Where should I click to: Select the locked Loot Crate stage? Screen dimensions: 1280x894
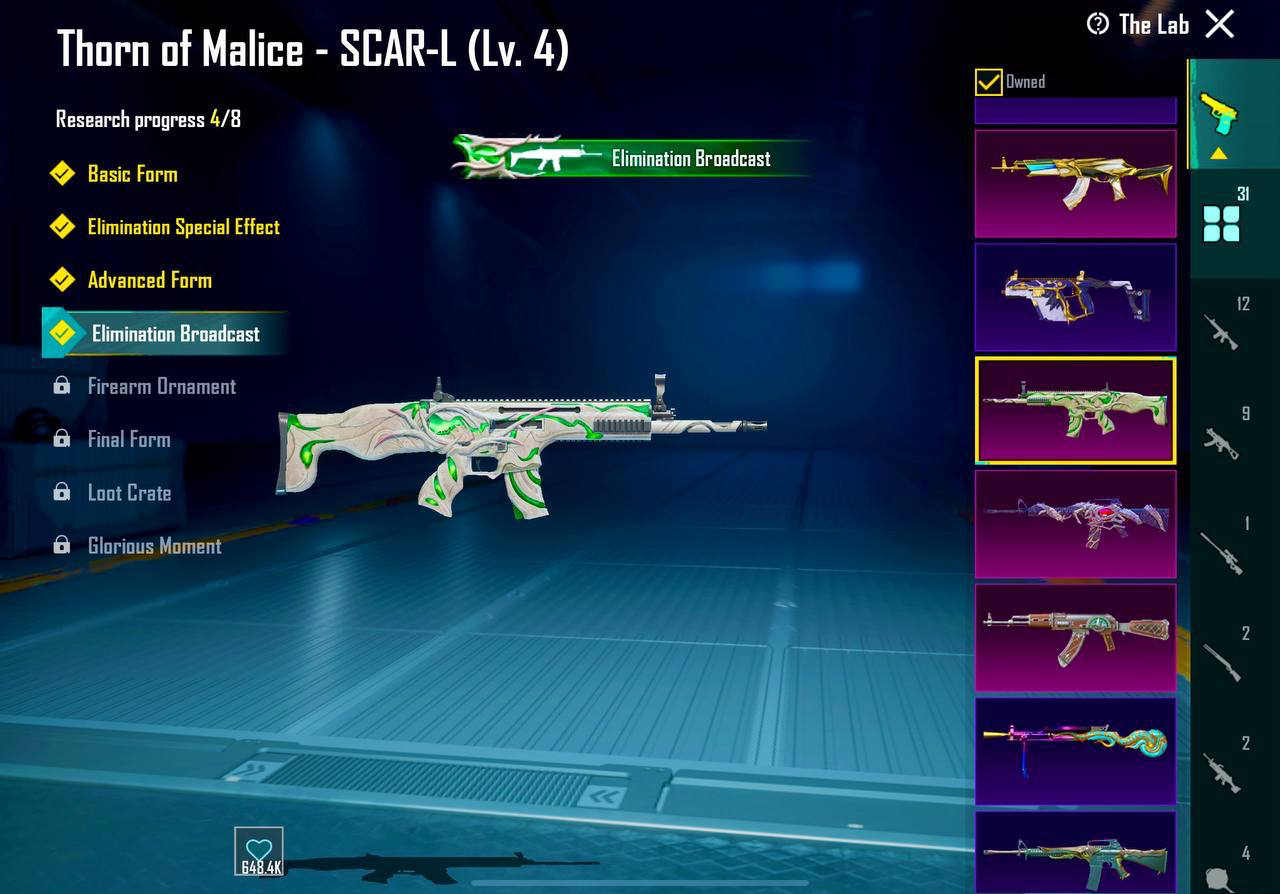tap(129, 493)
